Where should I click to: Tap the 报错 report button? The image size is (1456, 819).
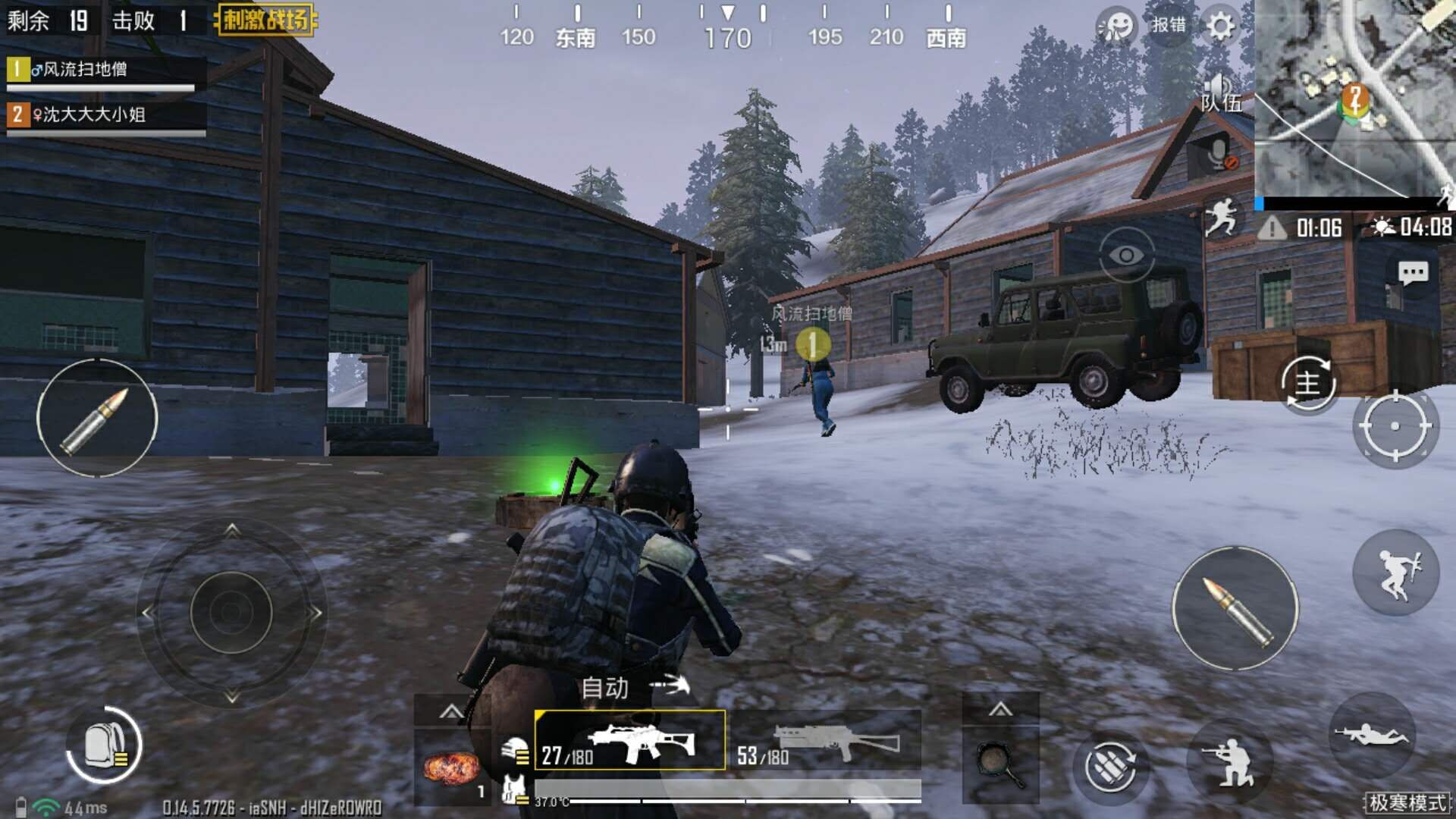click(1169, 25)
